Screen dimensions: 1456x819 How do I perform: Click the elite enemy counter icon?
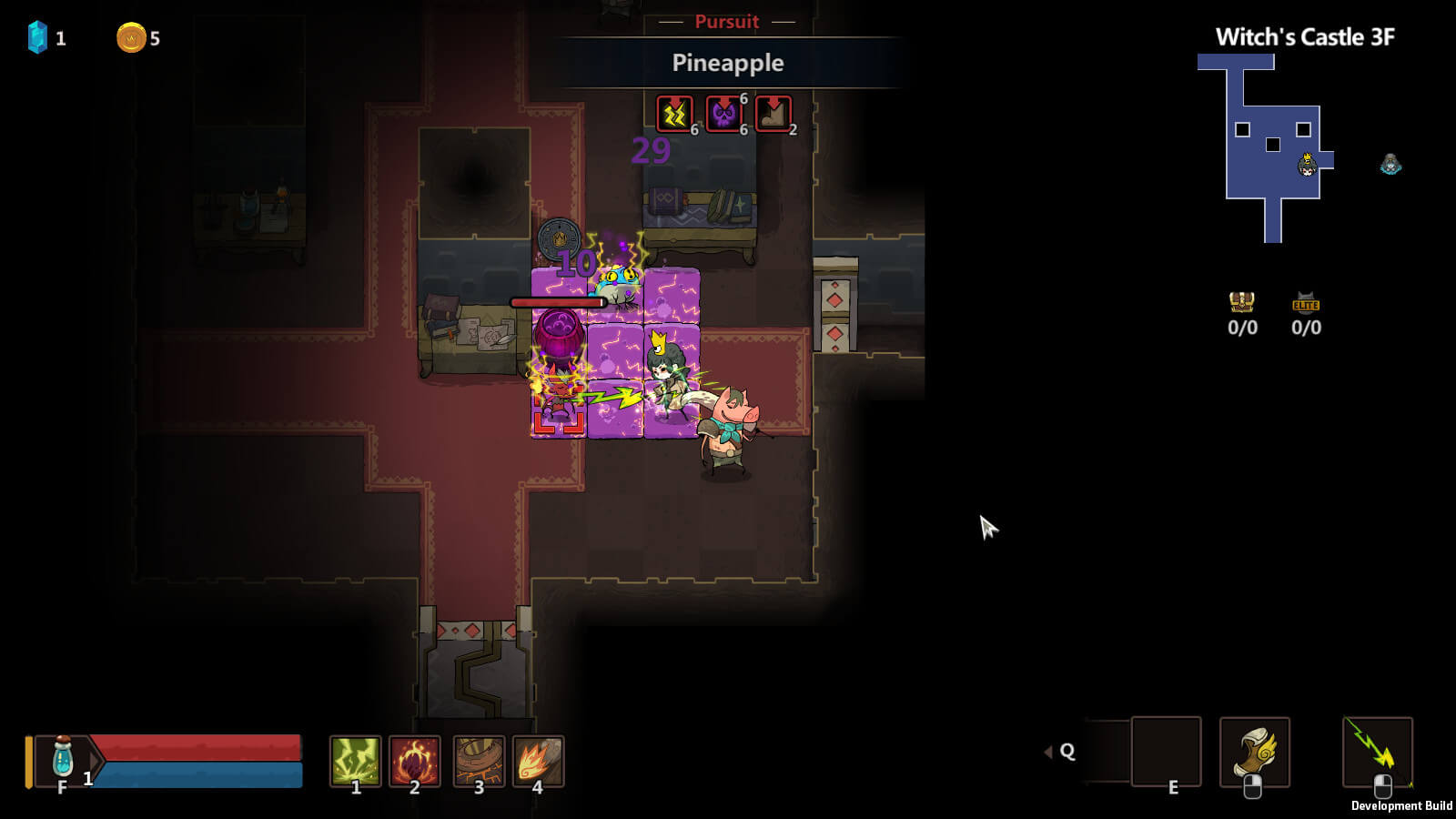tap(1306, 302)
